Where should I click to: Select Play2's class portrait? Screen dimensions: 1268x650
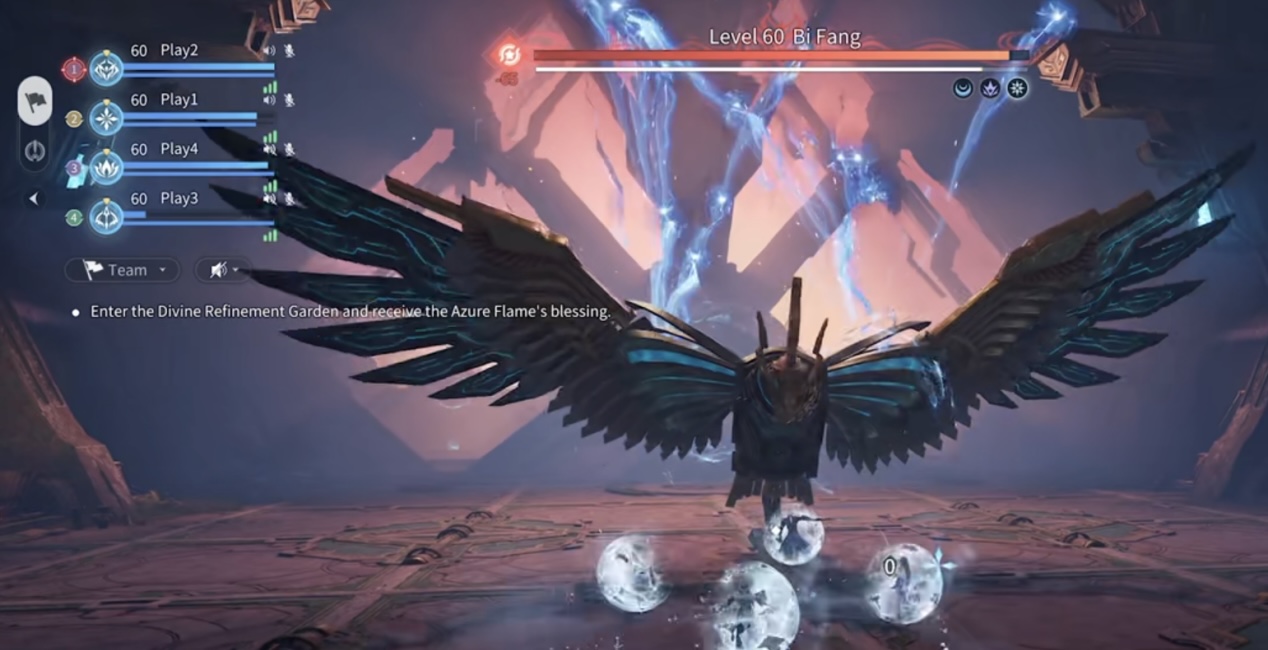(x=107, y=69)
